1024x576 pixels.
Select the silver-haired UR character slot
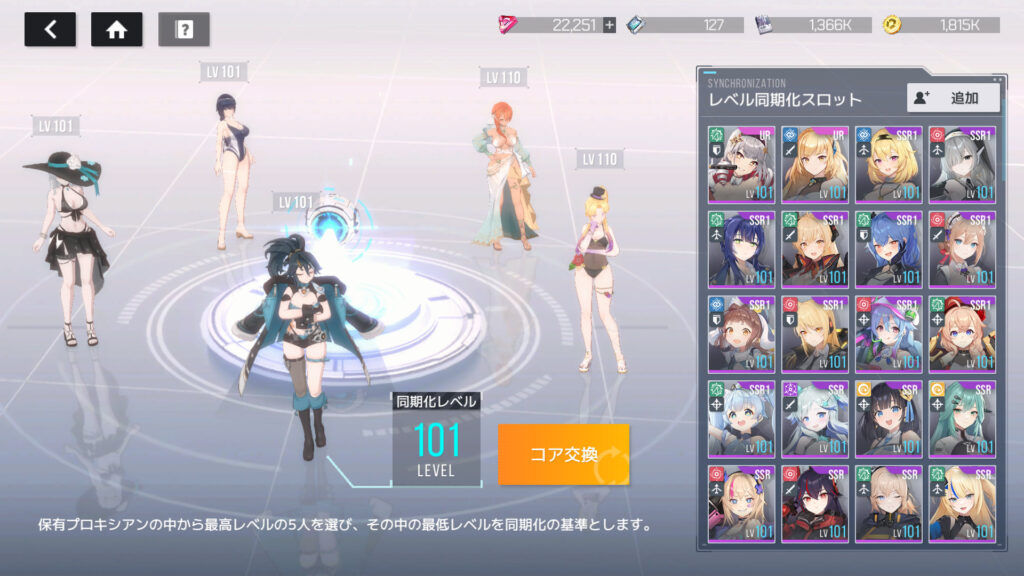[742, 164]
